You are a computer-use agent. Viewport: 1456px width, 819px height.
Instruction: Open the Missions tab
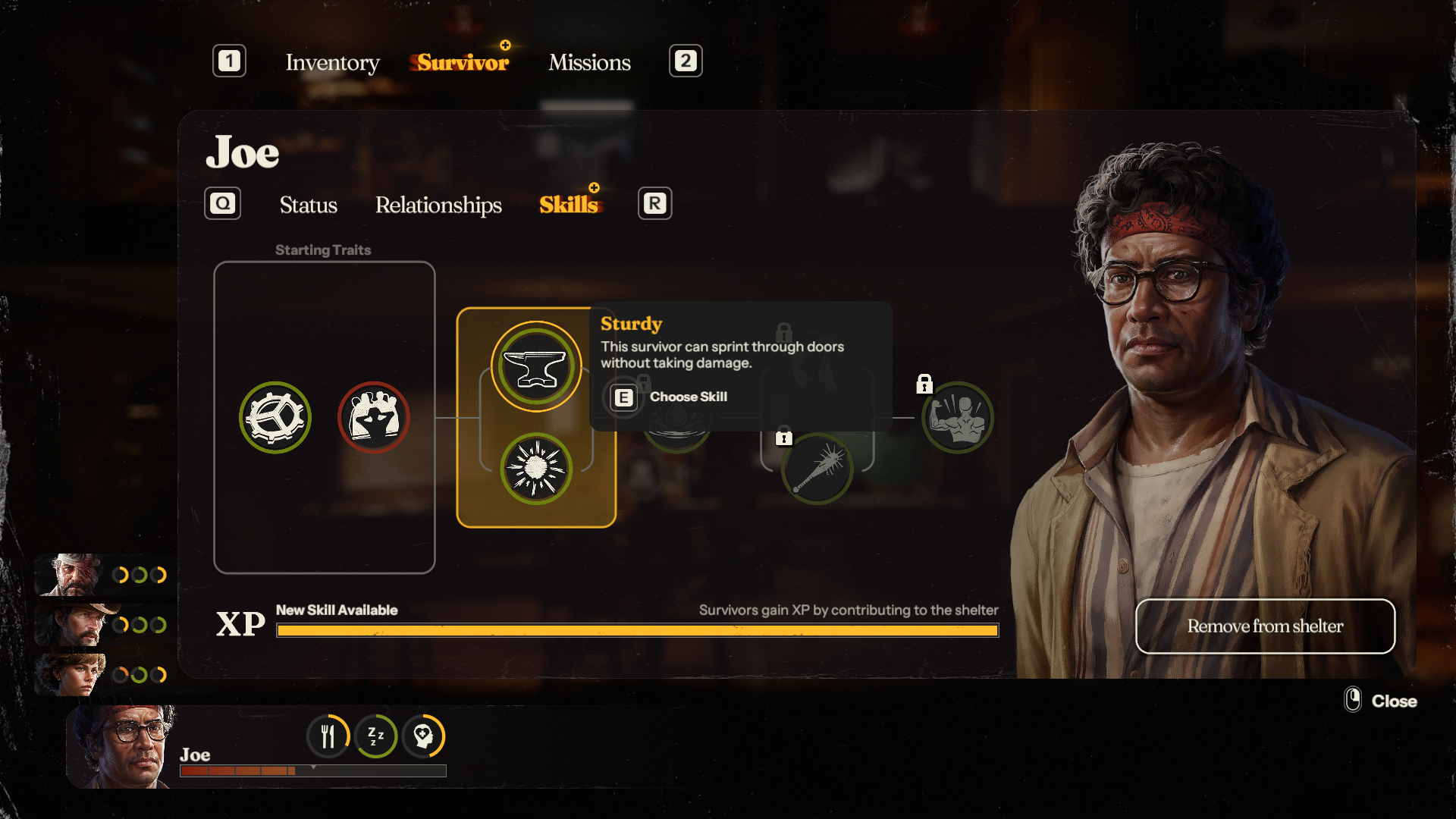click(x=589, y=62)
